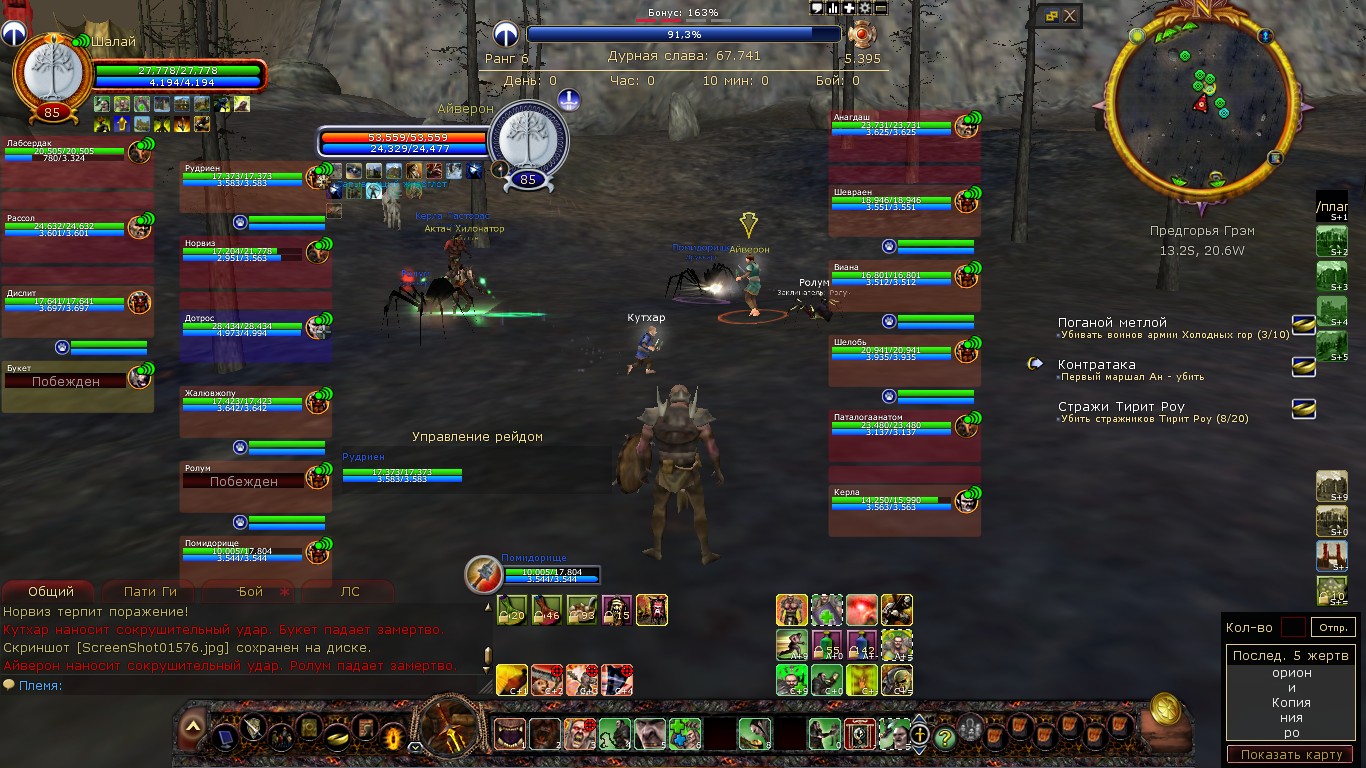Select the ЛС chat tab
1366x768 pixels.
[x=350, y=591]
